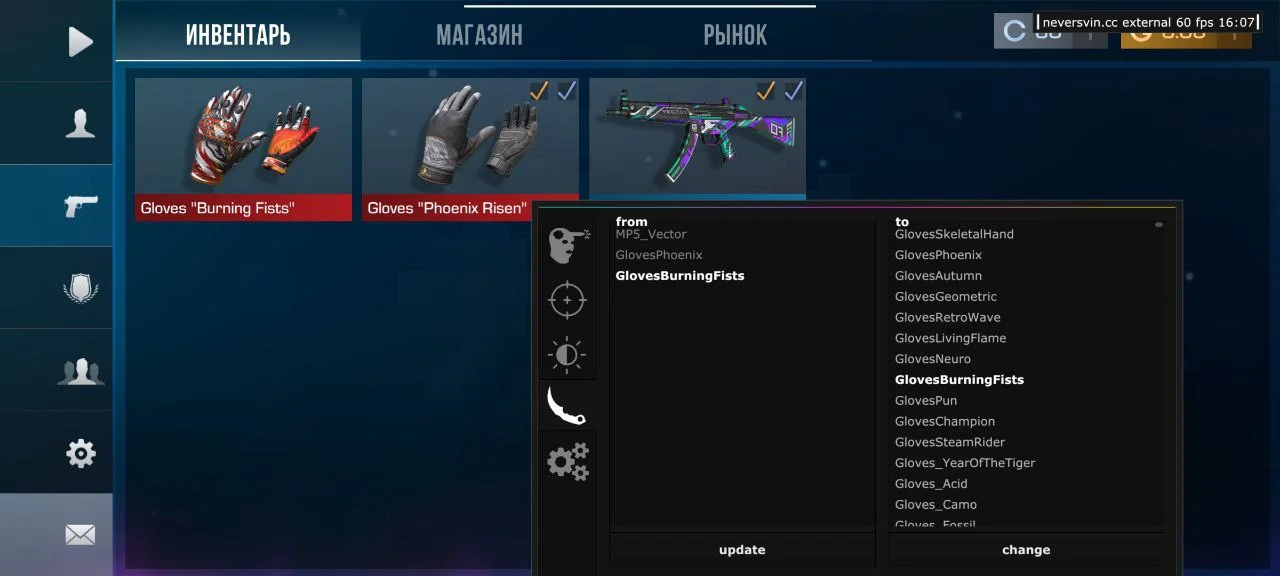Select the Gloves "Burning Fists" item
This screenshot has height=576, width=1280.
pos(243,148)
